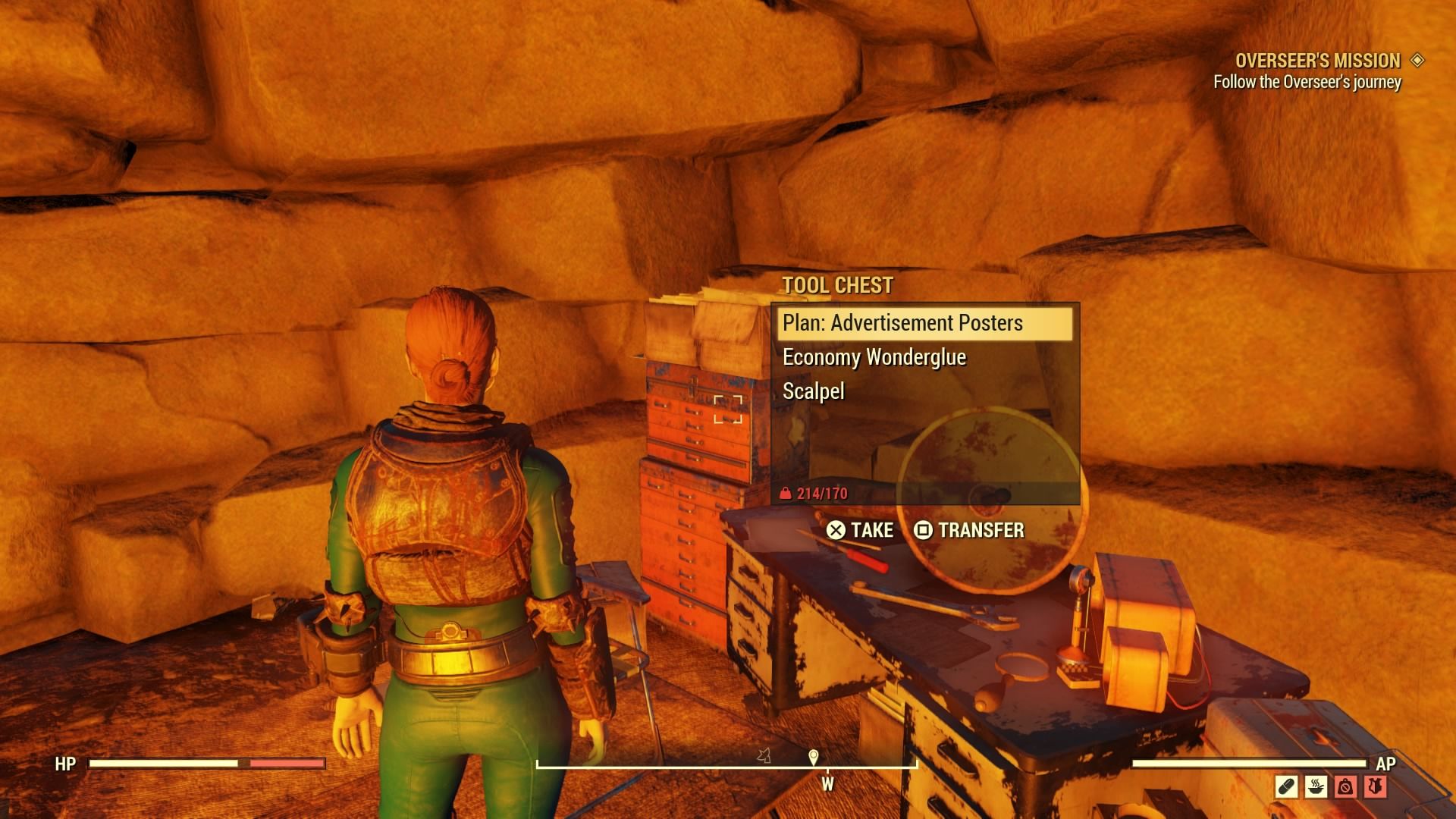Click the X icon next to TAKE

coord(836,529)
